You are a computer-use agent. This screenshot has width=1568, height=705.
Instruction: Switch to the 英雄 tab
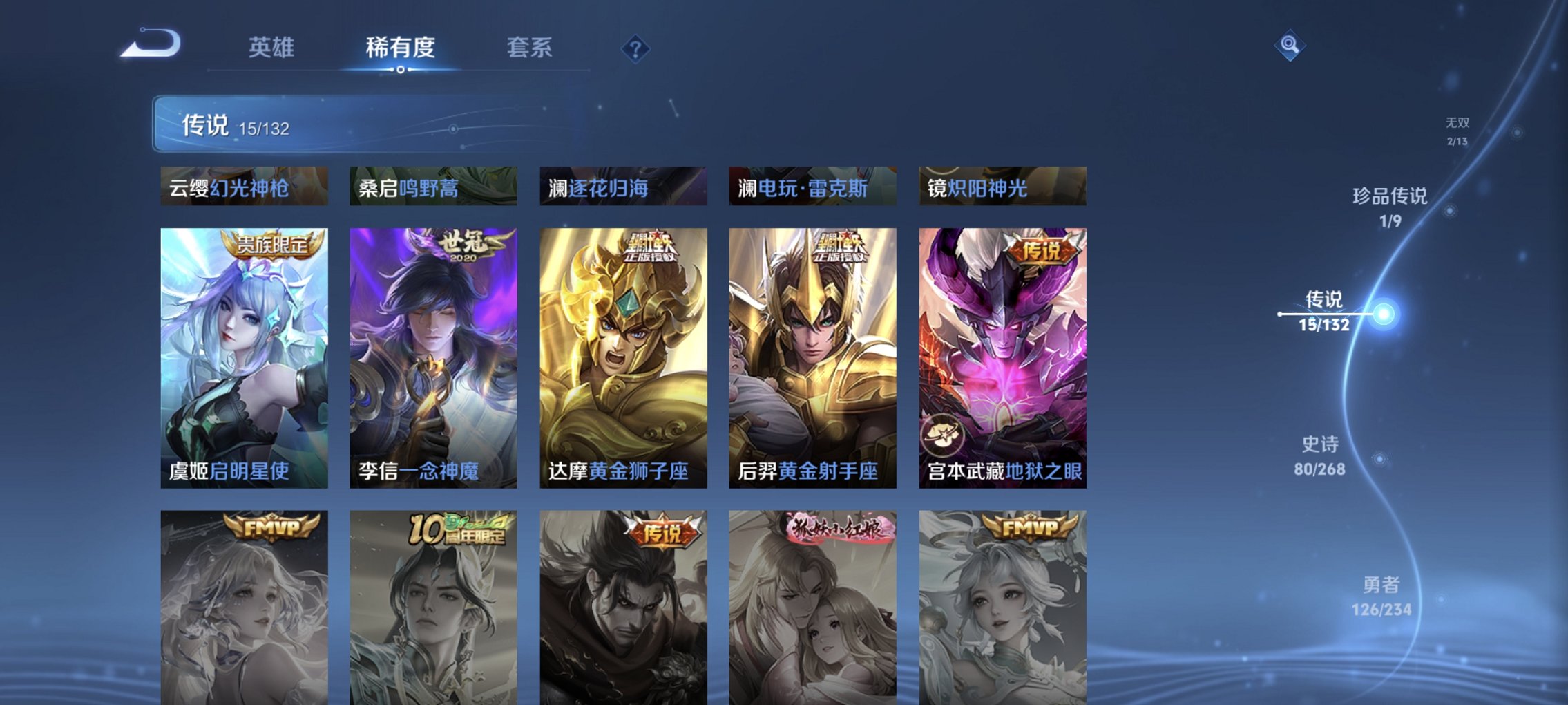(274, 48)
